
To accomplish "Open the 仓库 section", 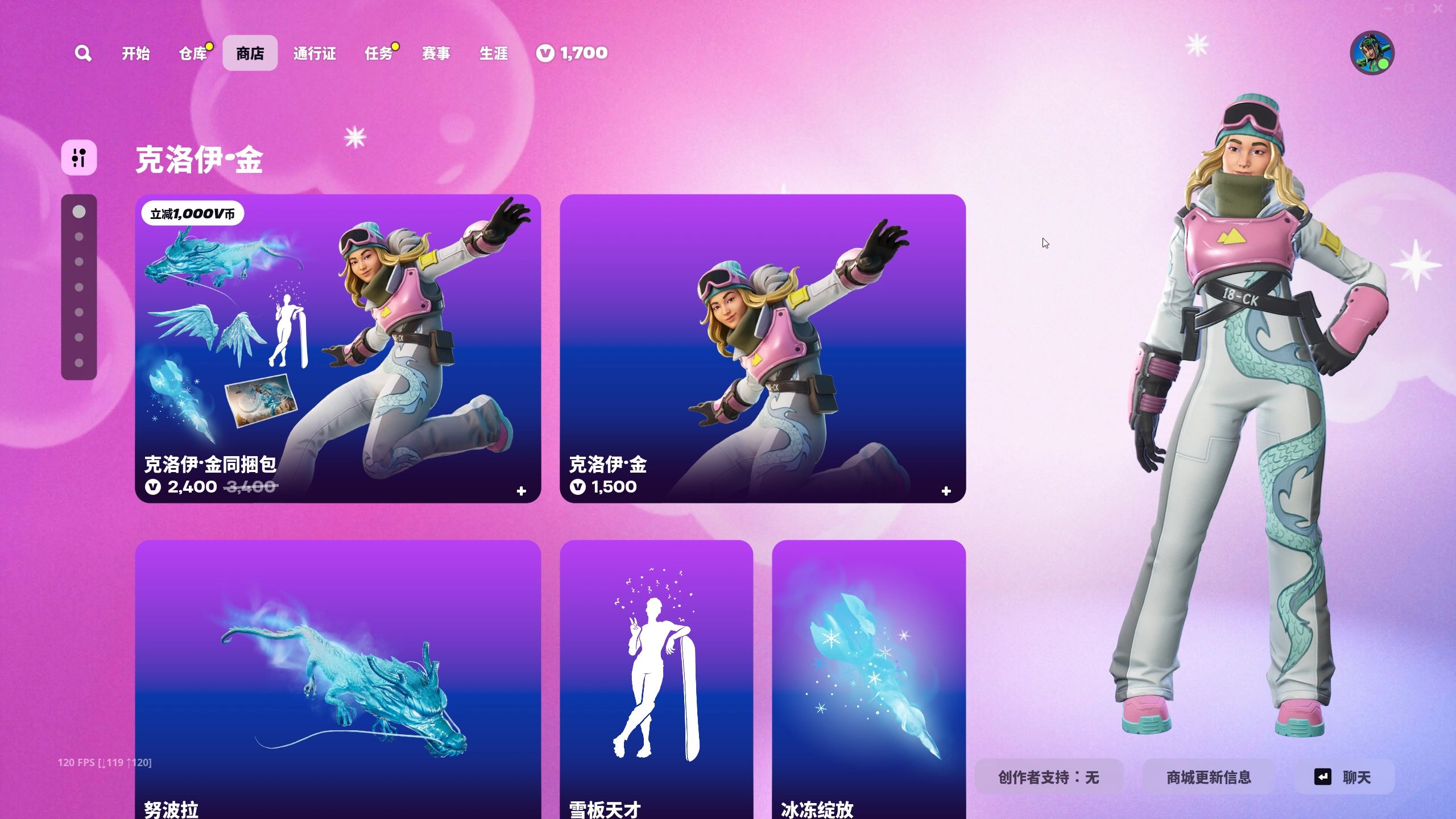I will point(192,53).
